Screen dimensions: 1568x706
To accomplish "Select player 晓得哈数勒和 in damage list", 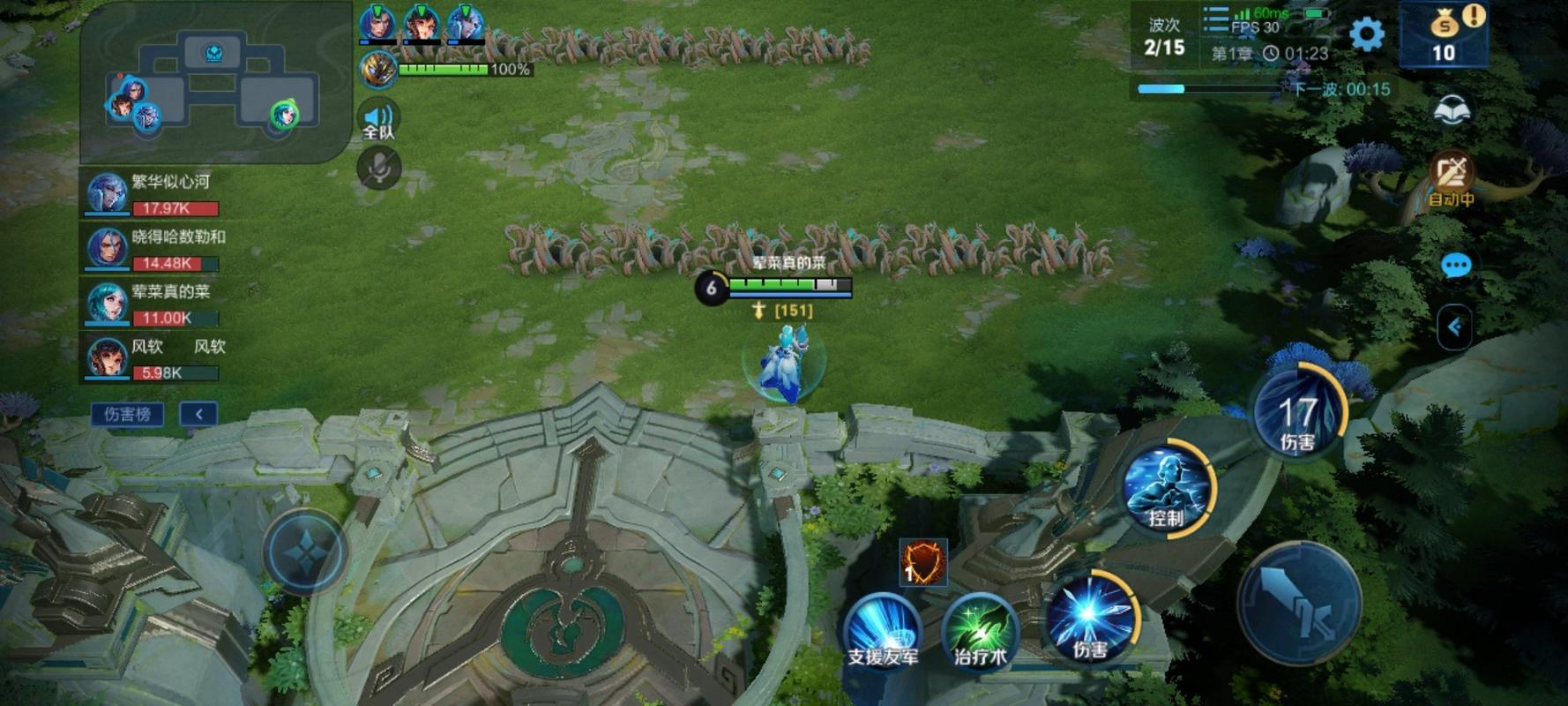I will point(152,249).
